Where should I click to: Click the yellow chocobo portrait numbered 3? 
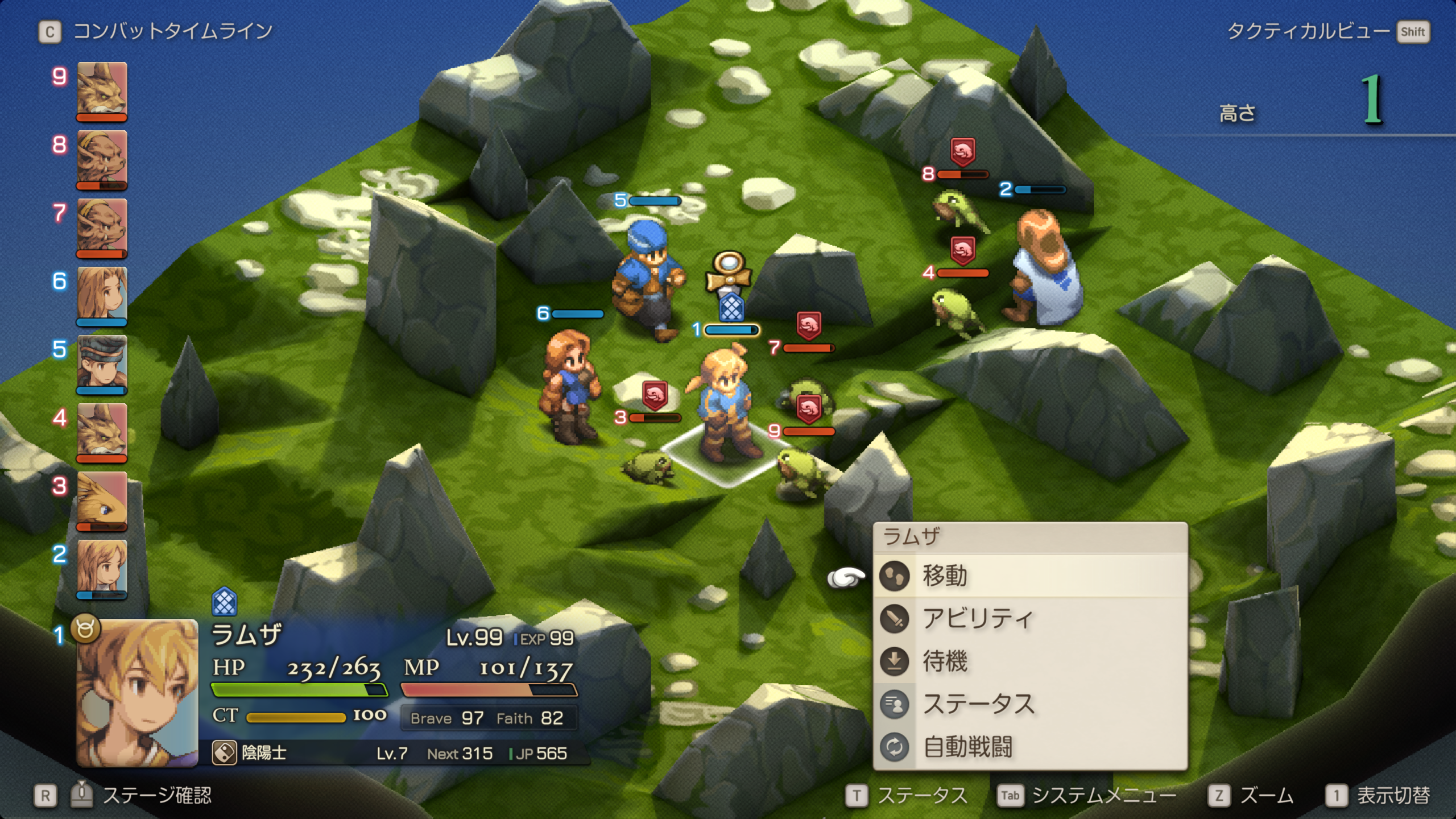[x=102, y=499]
